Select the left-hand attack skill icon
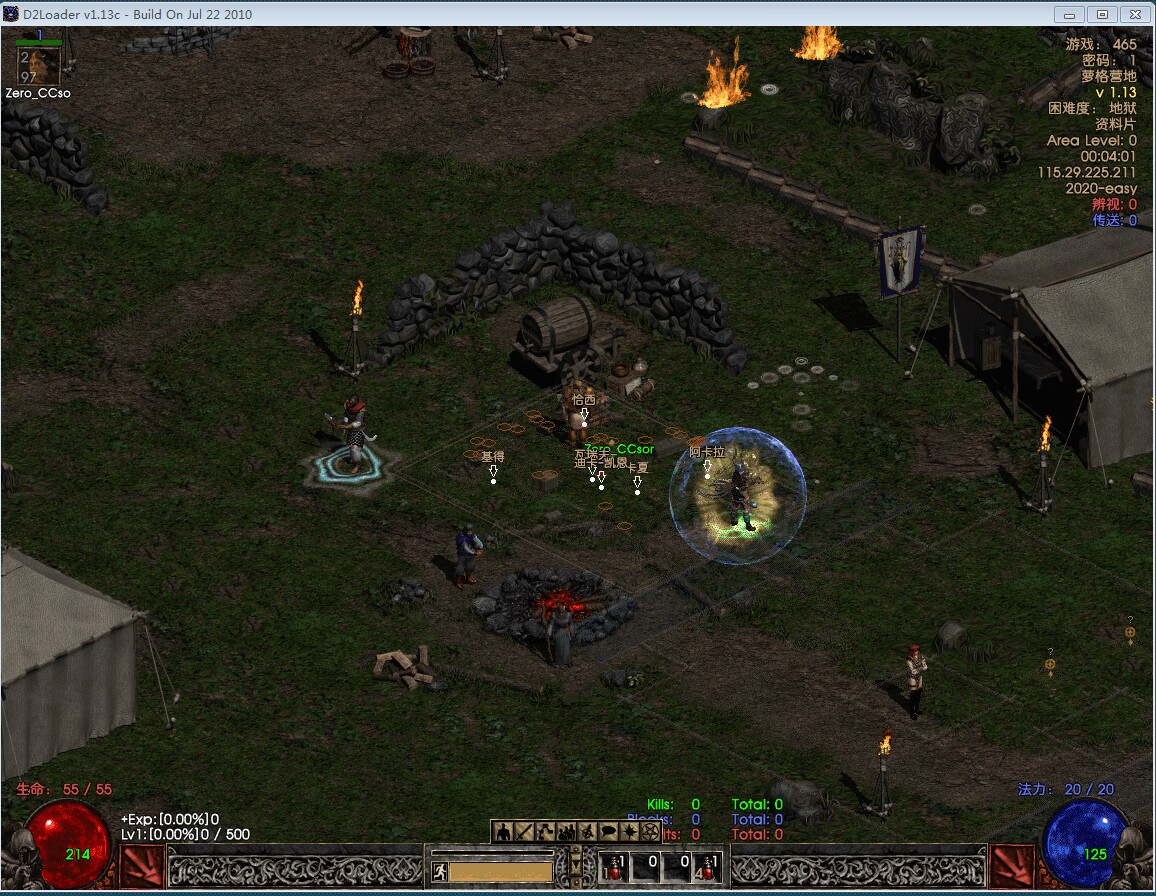1156x896 pixels. pyautogui.click(x=141, y=866)
